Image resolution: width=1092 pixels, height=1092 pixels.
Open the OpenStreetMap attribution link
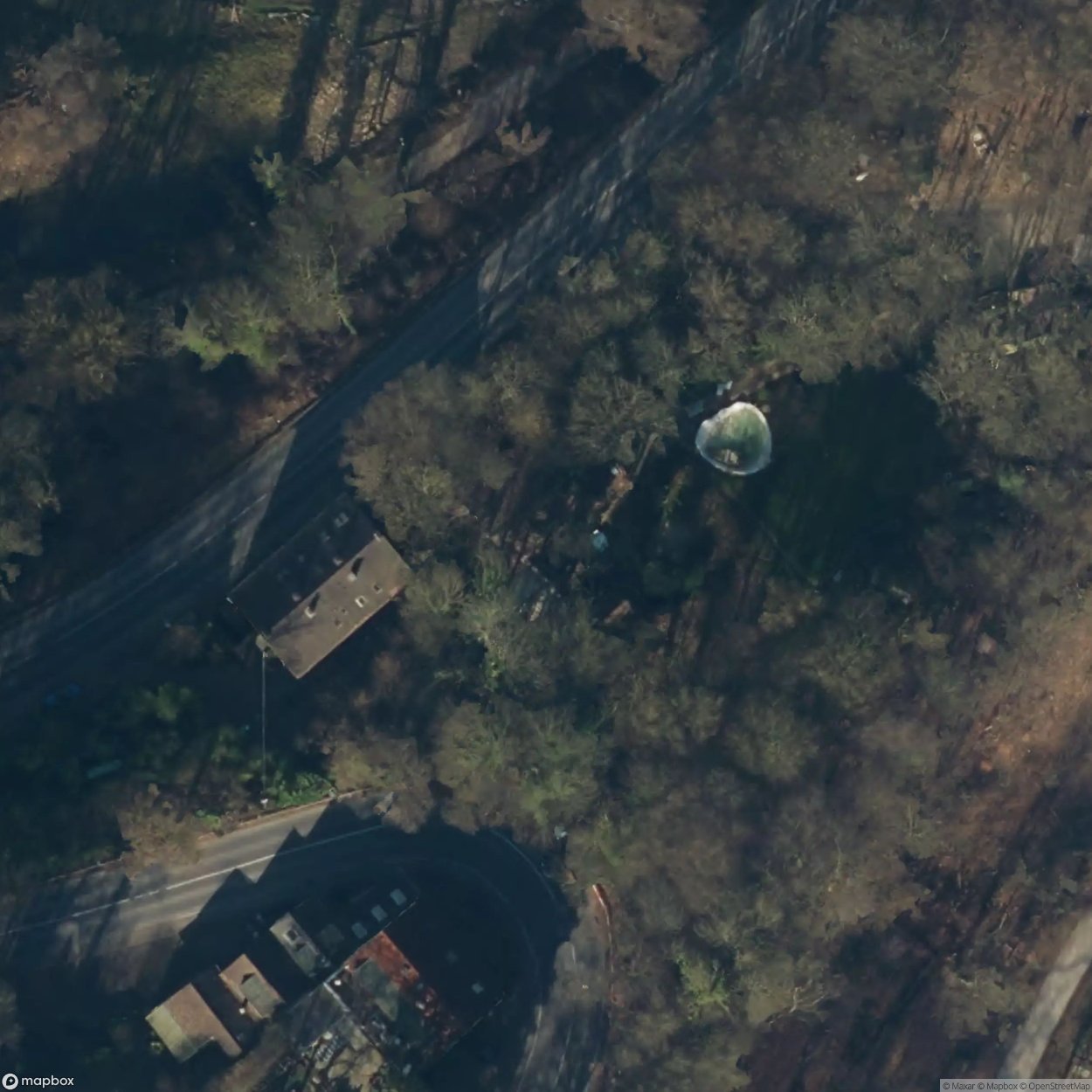1057,1086
